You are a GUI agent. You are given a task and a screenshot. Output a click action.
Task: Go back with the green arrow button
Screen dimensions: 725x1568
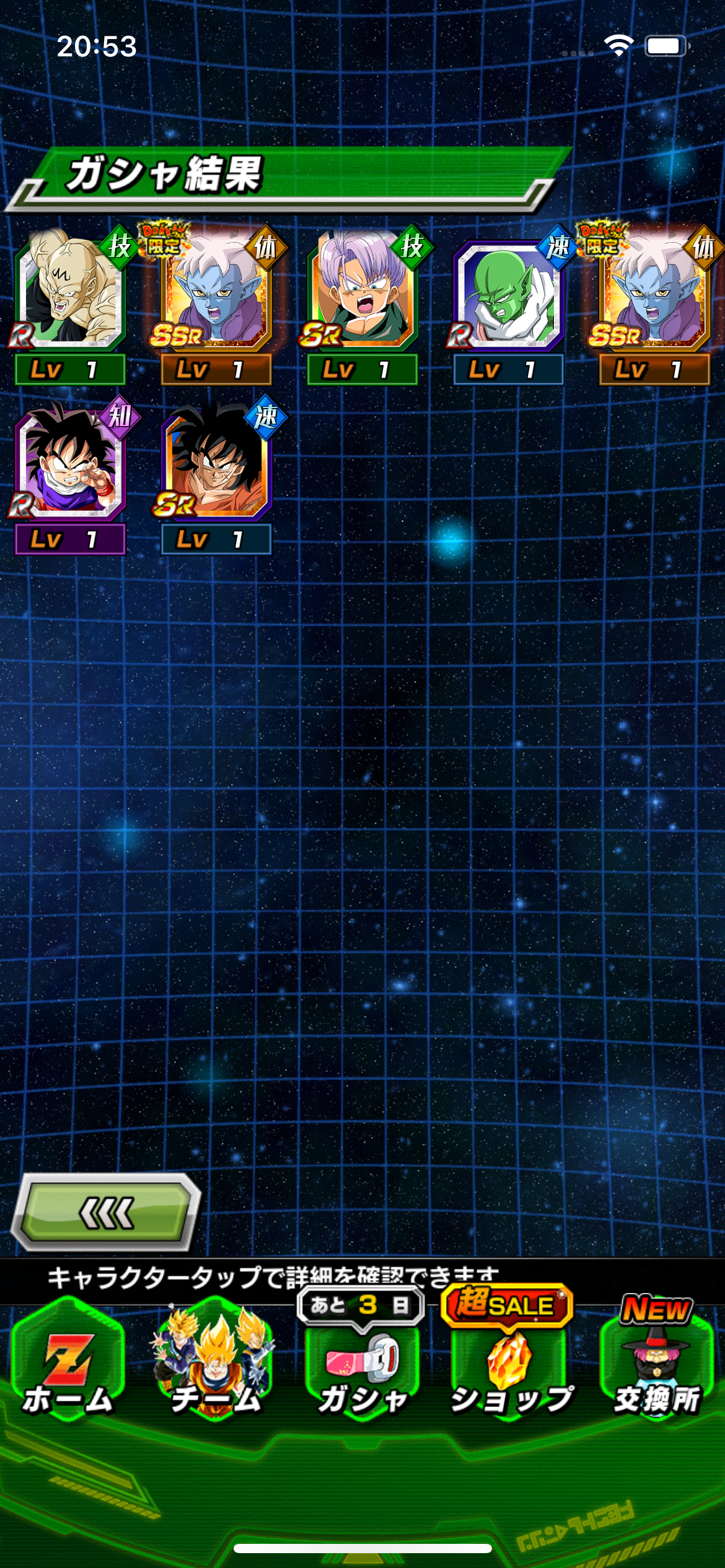[107, 1211]
